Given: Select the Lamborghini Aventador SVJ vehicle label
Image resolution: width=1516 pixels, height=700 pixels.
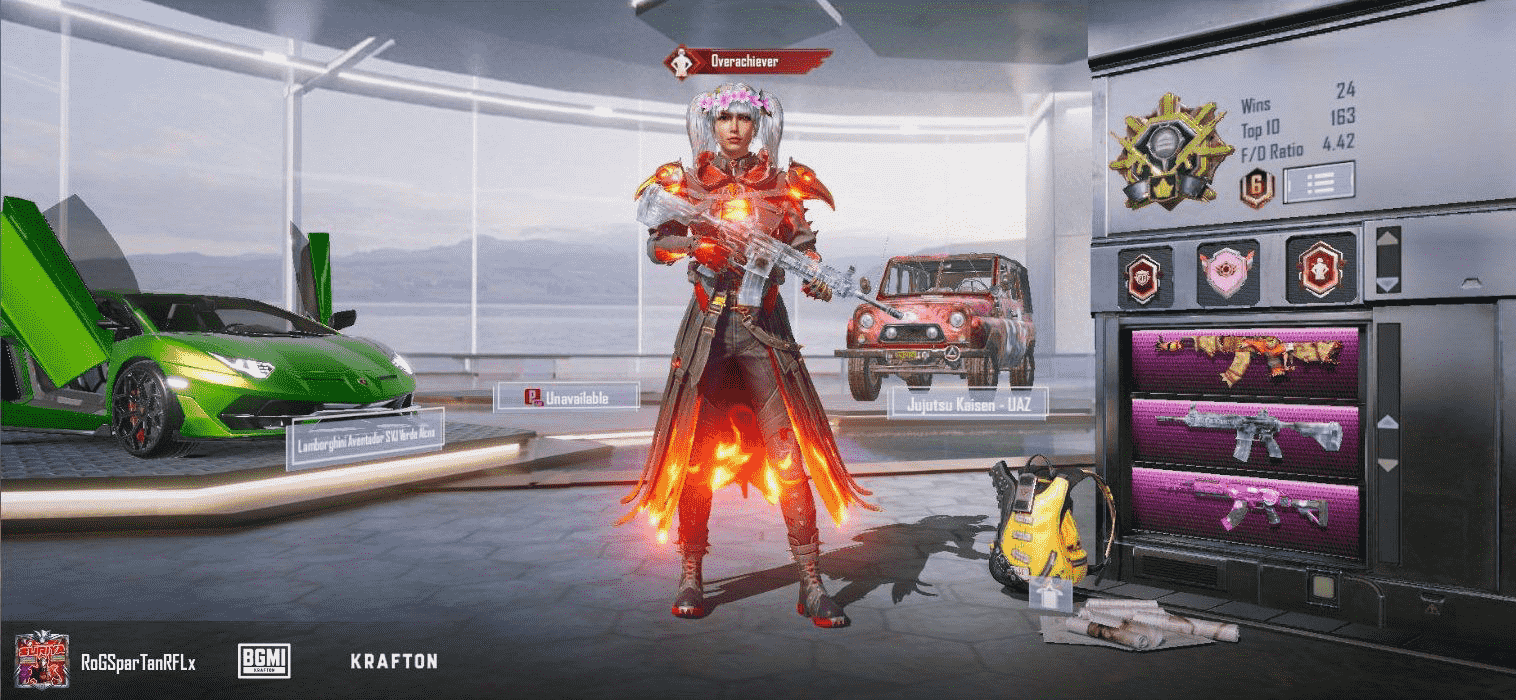Looking at the screenshot, I should (x=365, y=438).
